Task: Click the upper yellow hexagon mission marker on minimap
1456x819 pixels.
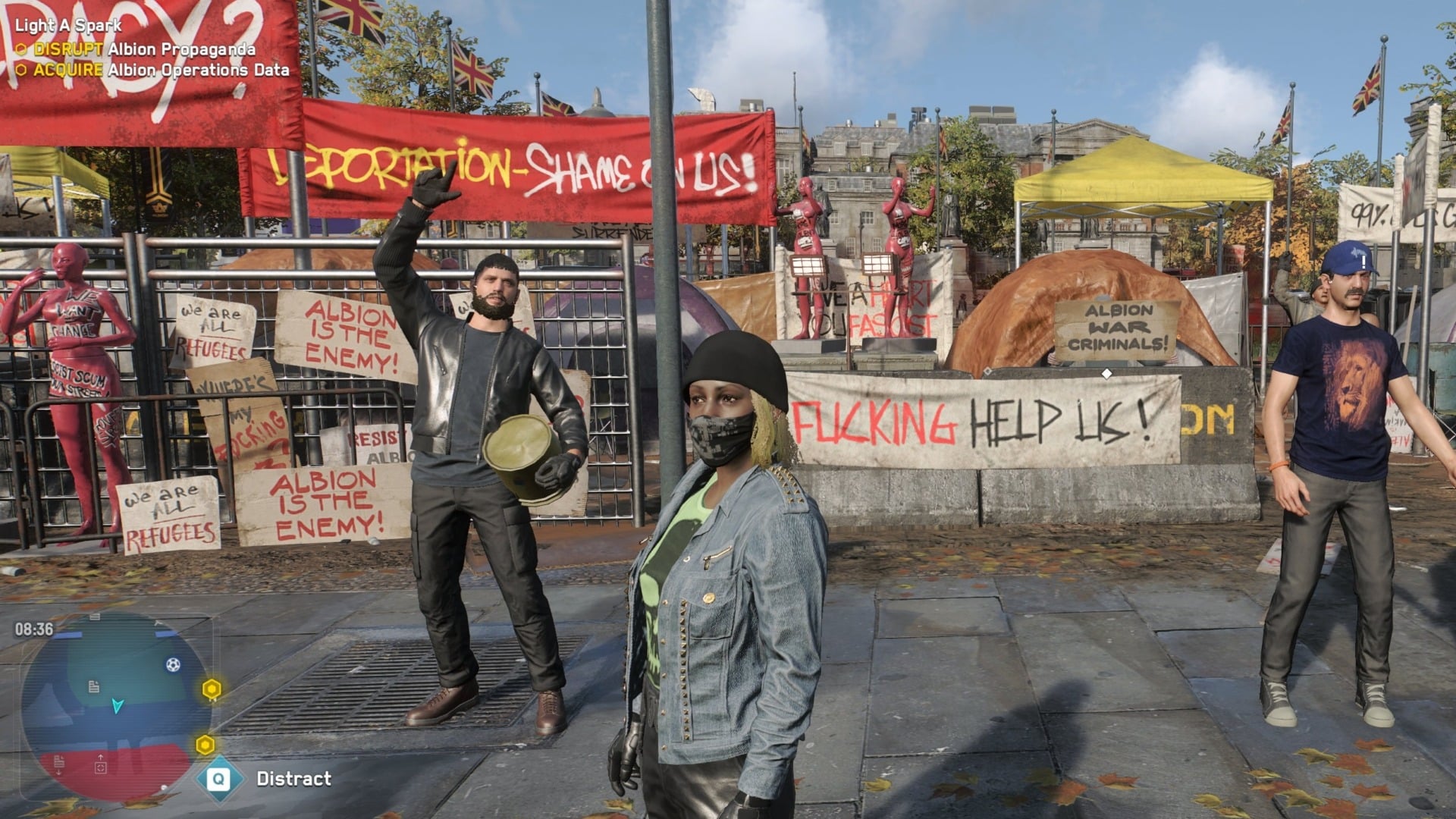Action: pos(211,688)
